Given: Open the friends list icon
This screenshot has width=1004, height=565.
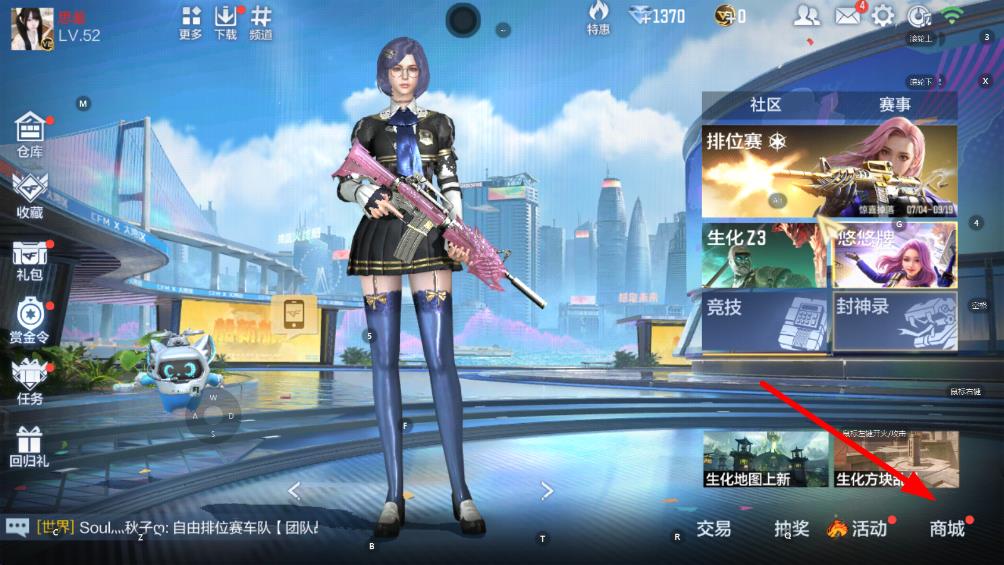Looking at the screenshot, I should pos(807,15).
